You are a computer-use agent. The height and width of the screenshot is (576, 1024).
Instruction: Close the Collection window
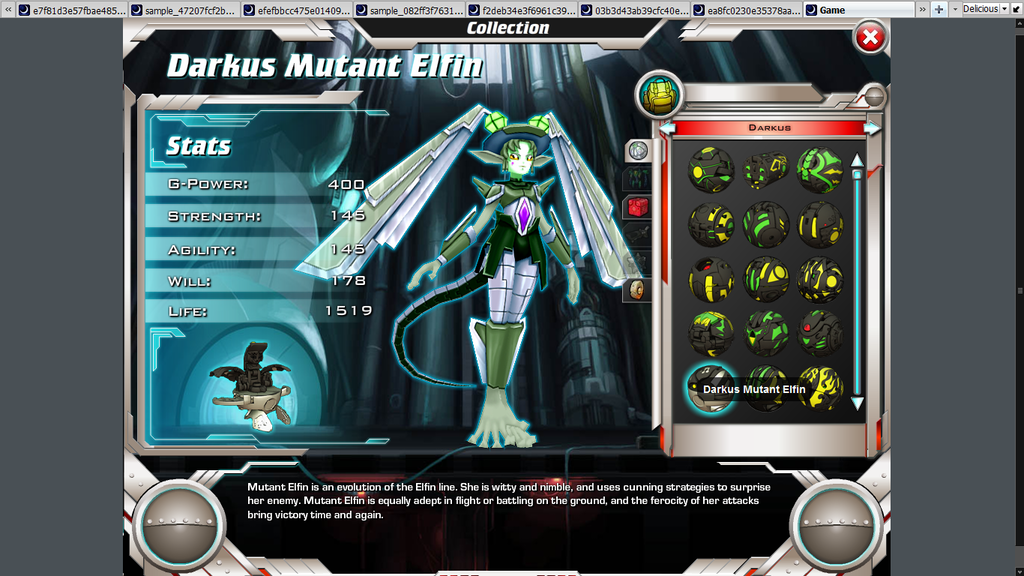[x=870, y=38]
